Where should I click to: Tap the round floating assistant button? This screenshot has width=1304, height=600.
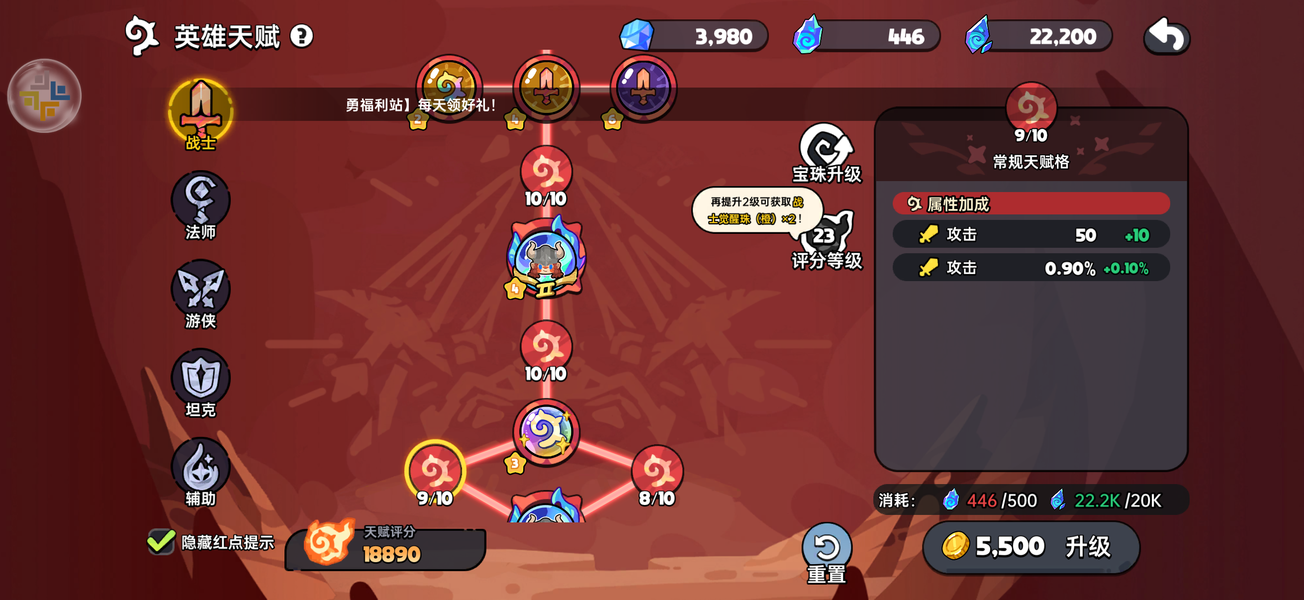point(44,96)
